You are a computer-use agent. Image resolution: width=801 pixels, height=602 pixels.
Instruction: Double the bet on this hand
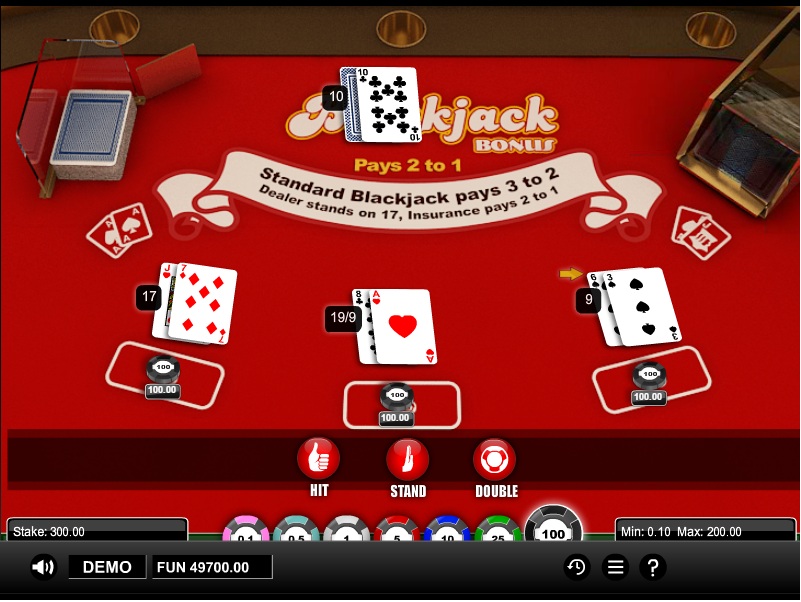point(495,459)
